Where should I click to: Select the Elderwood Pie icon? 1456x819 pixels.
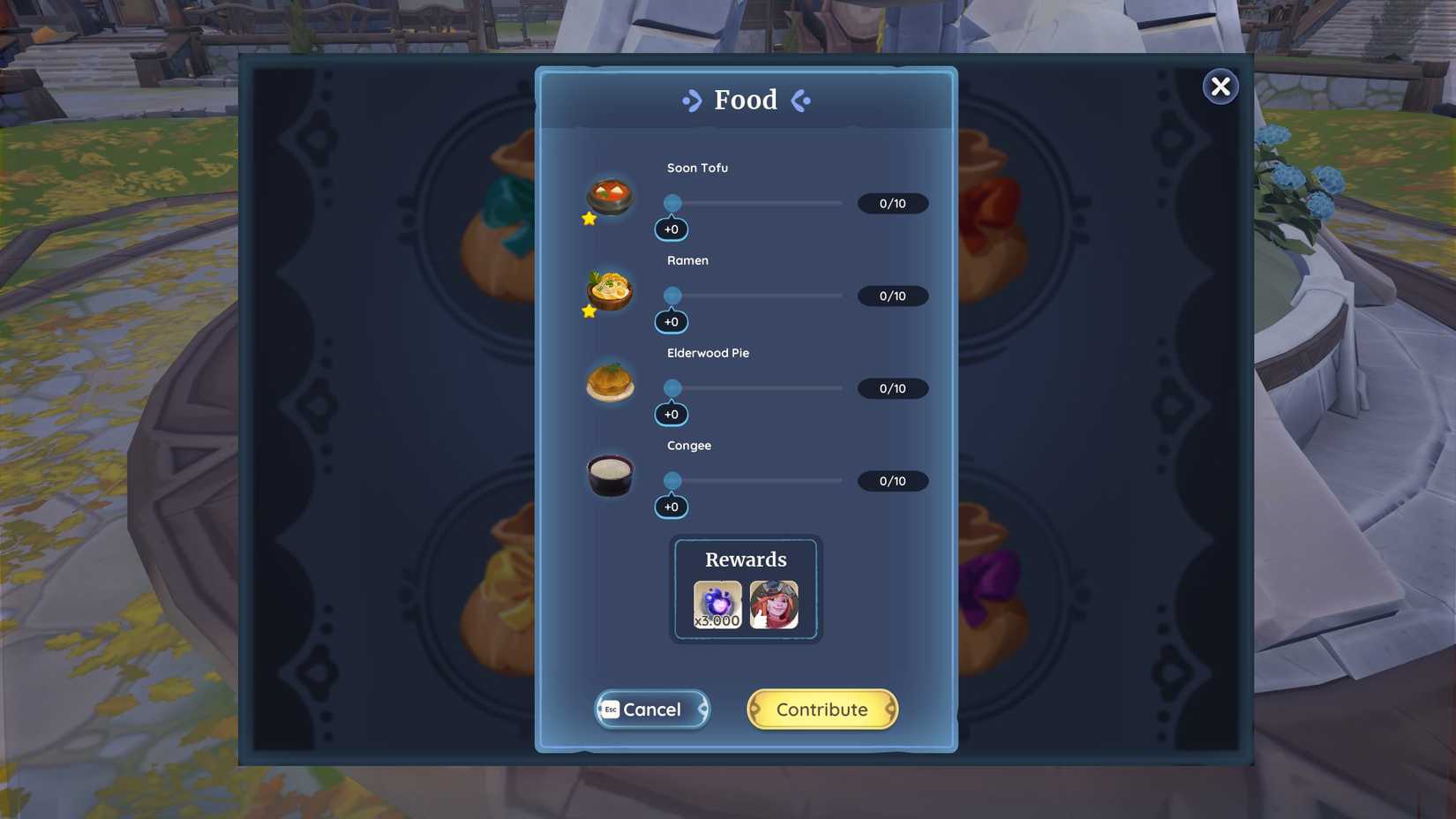[x=611, y=382]
